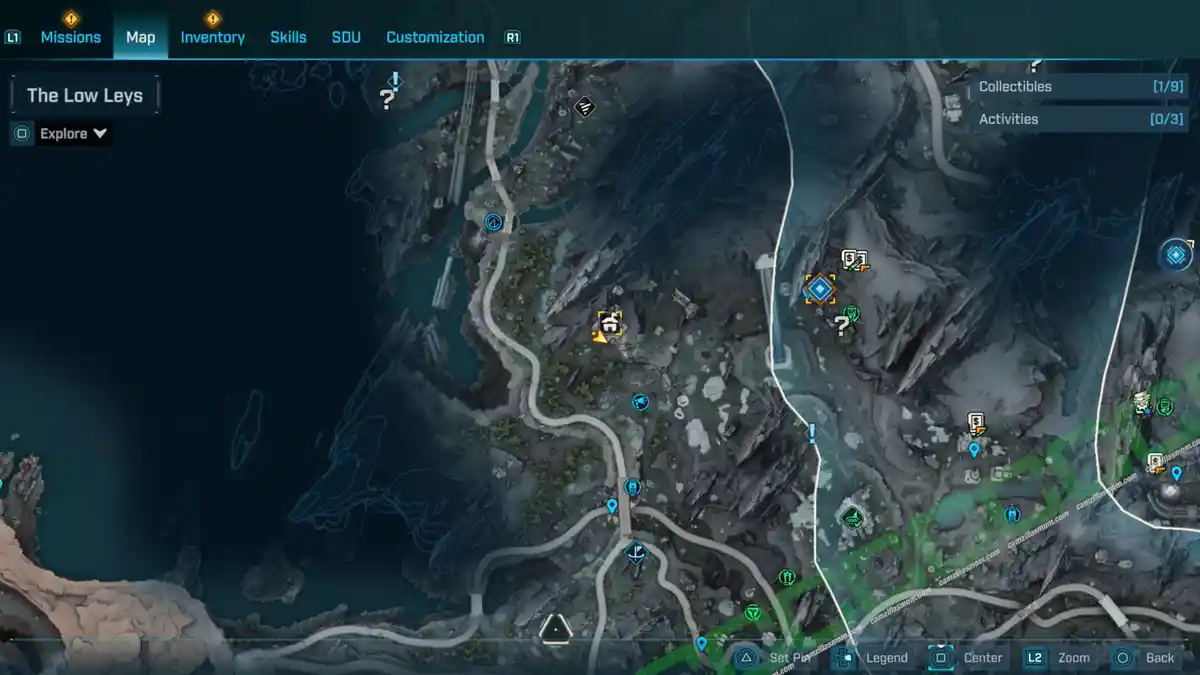1200x675 pixels.
Task: Show the Activities list
Action: pyautogui.click(x=1068, y=119)
